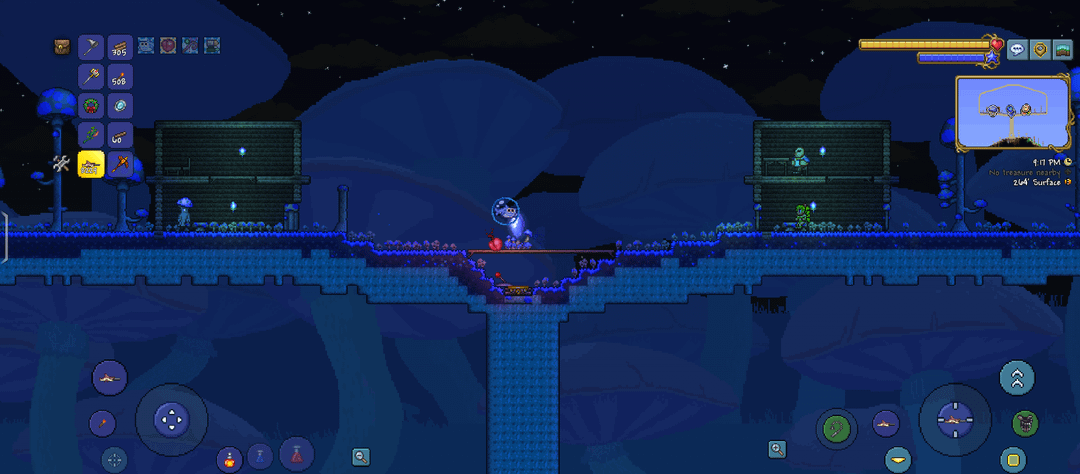Tap the gold map pin button
This screenshot has height=474, width=1080.
click(1041, 48)
